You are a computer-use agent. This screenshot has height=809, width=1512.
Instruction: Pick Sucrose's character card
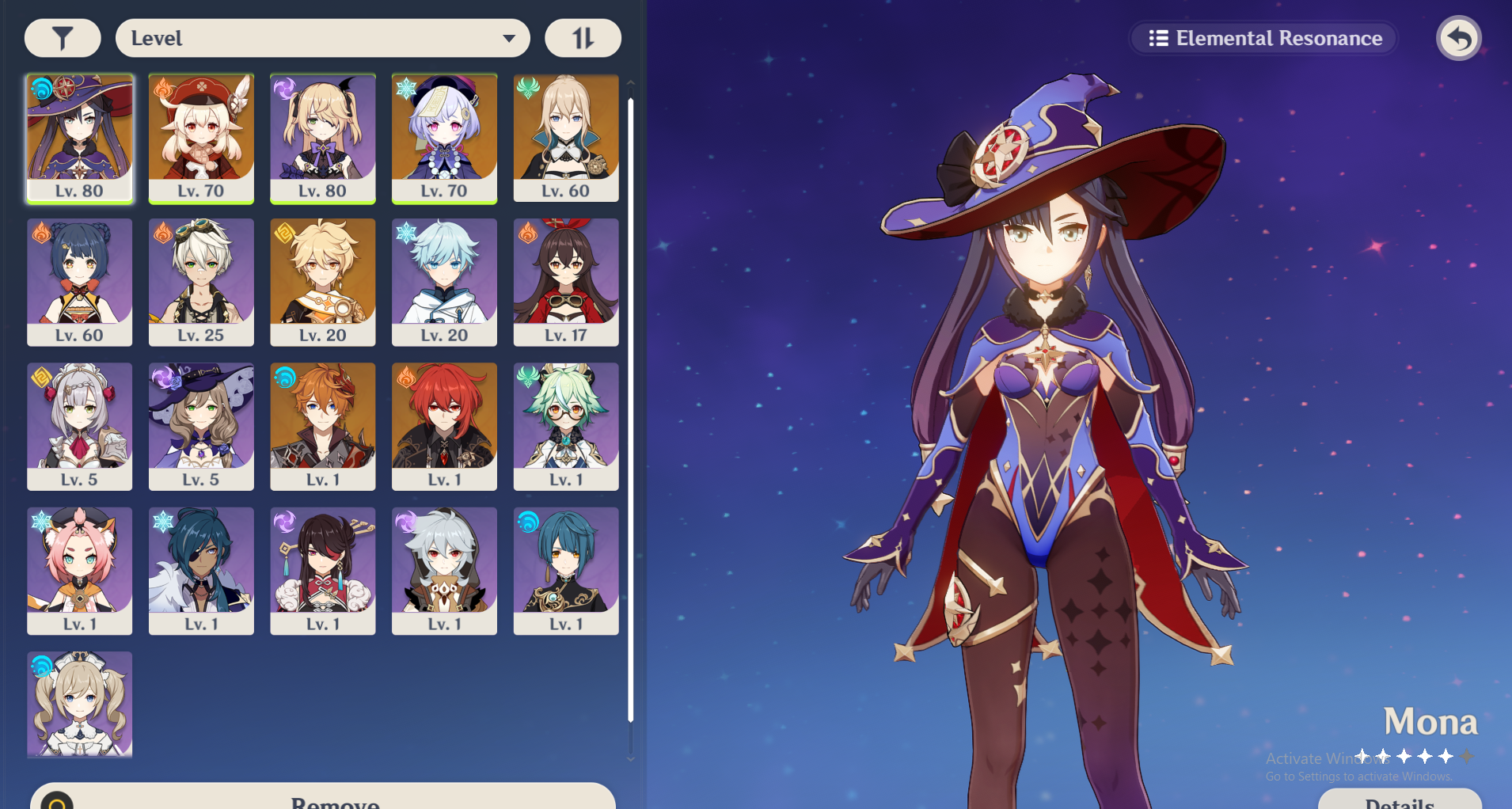(x=566, y=426)
